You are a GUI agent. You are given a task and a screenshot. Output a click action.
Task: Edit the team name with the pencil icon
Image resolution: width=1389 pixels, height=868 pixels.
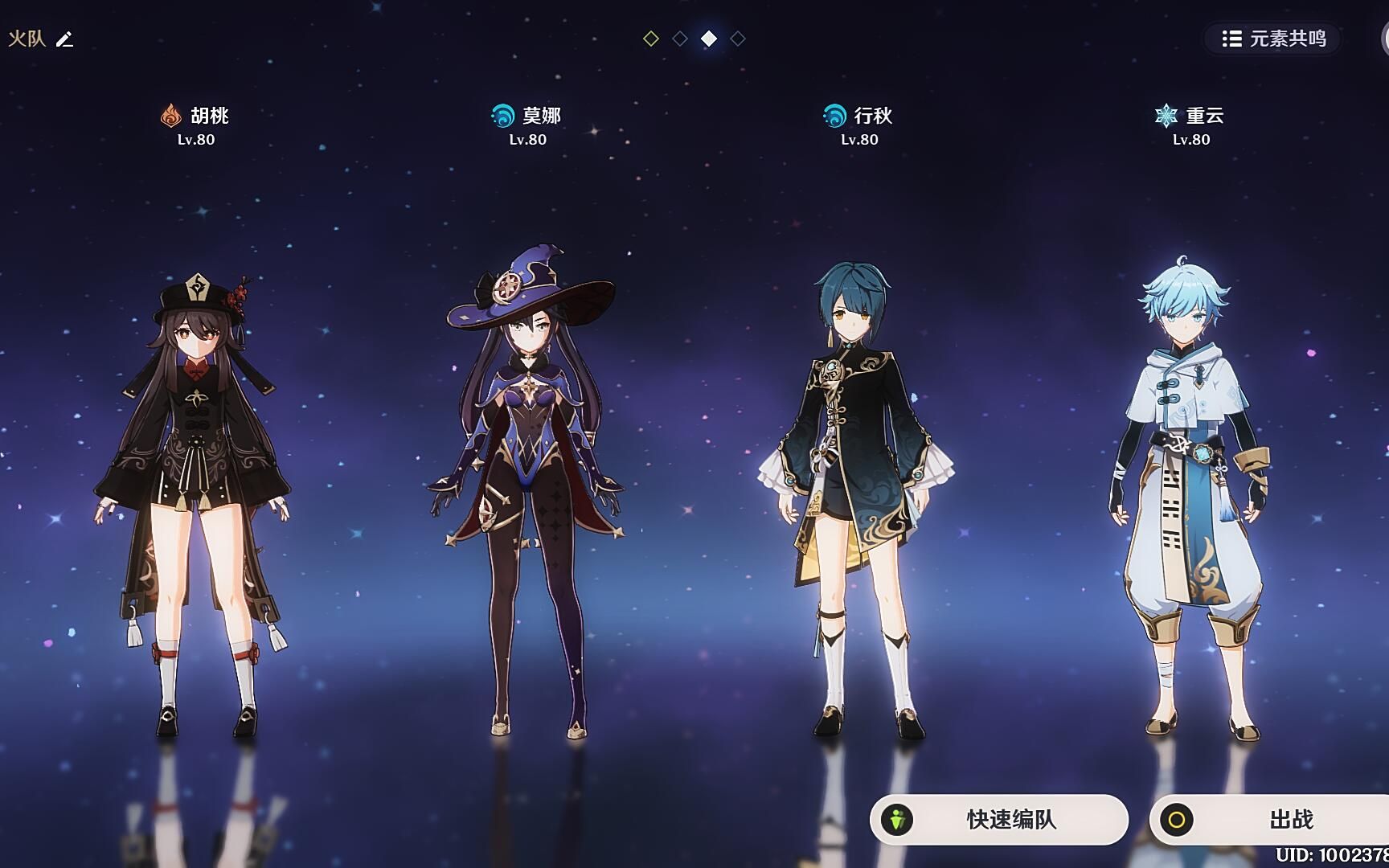(64, 39)
